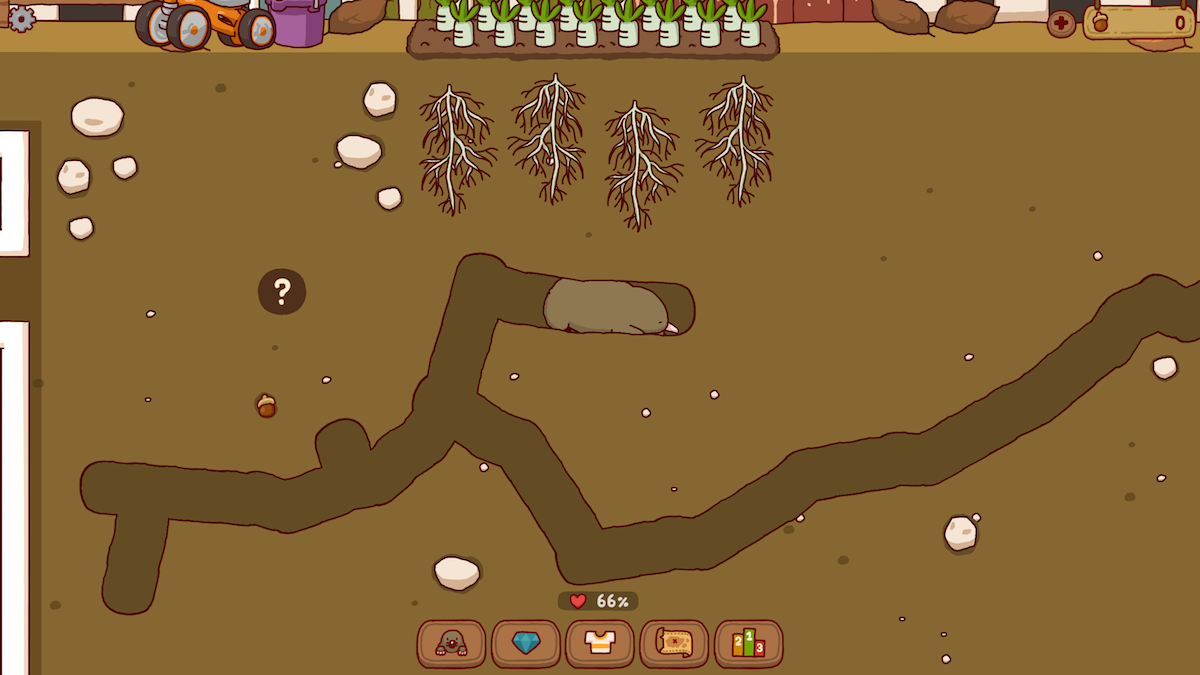Open the mole character menu
1200x675 pixels.
tap(451, 644)
